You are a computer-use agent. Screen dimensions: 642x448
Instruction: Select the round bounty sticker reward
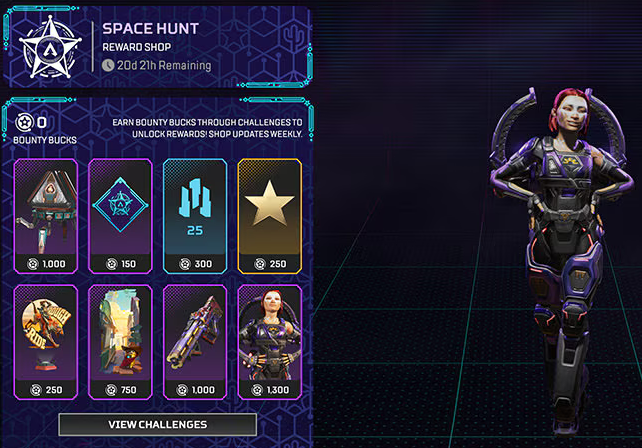(47, 342)
